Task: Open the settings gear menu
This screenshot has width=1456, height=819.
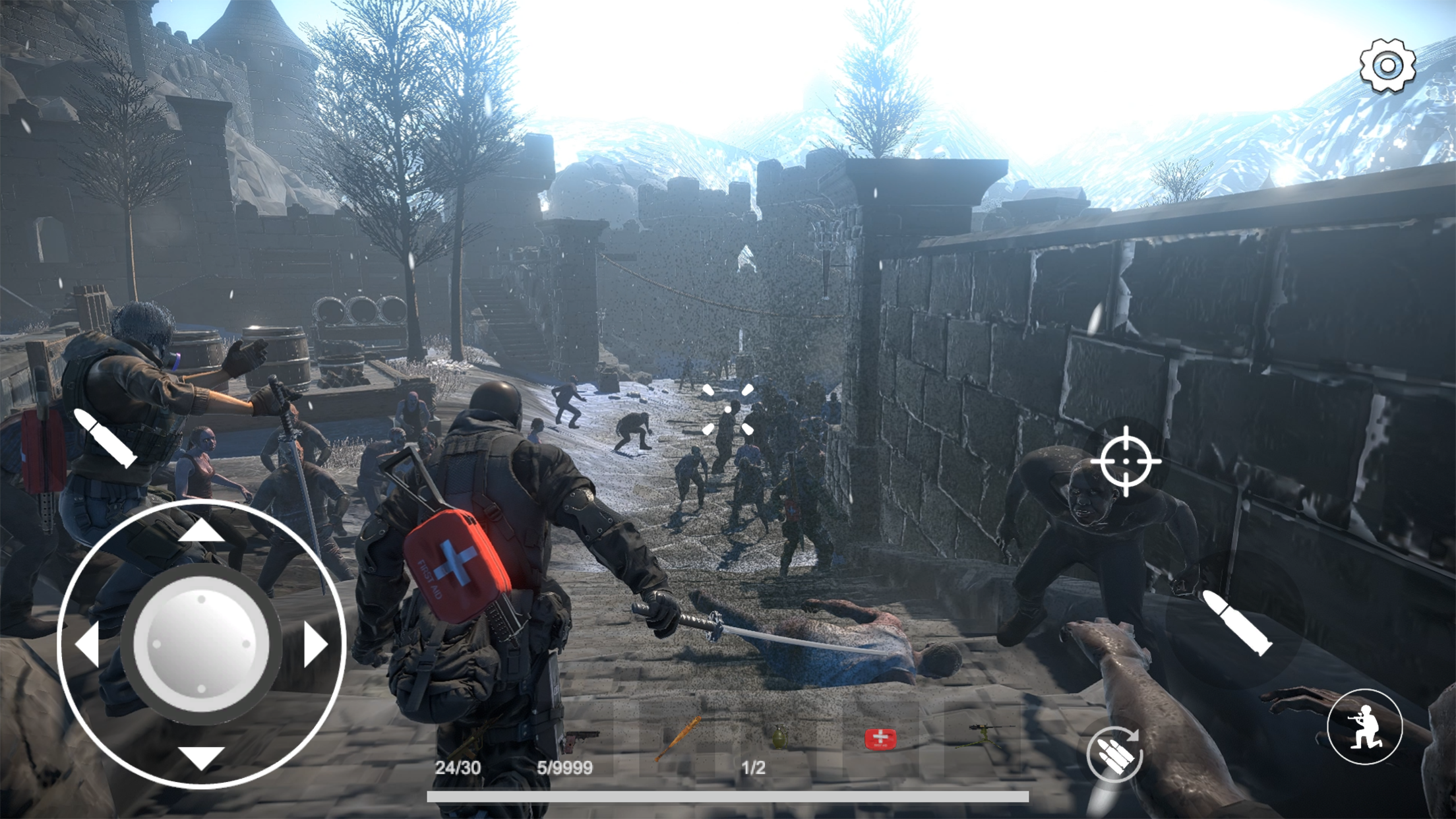Action: [x=1387, y=64]
